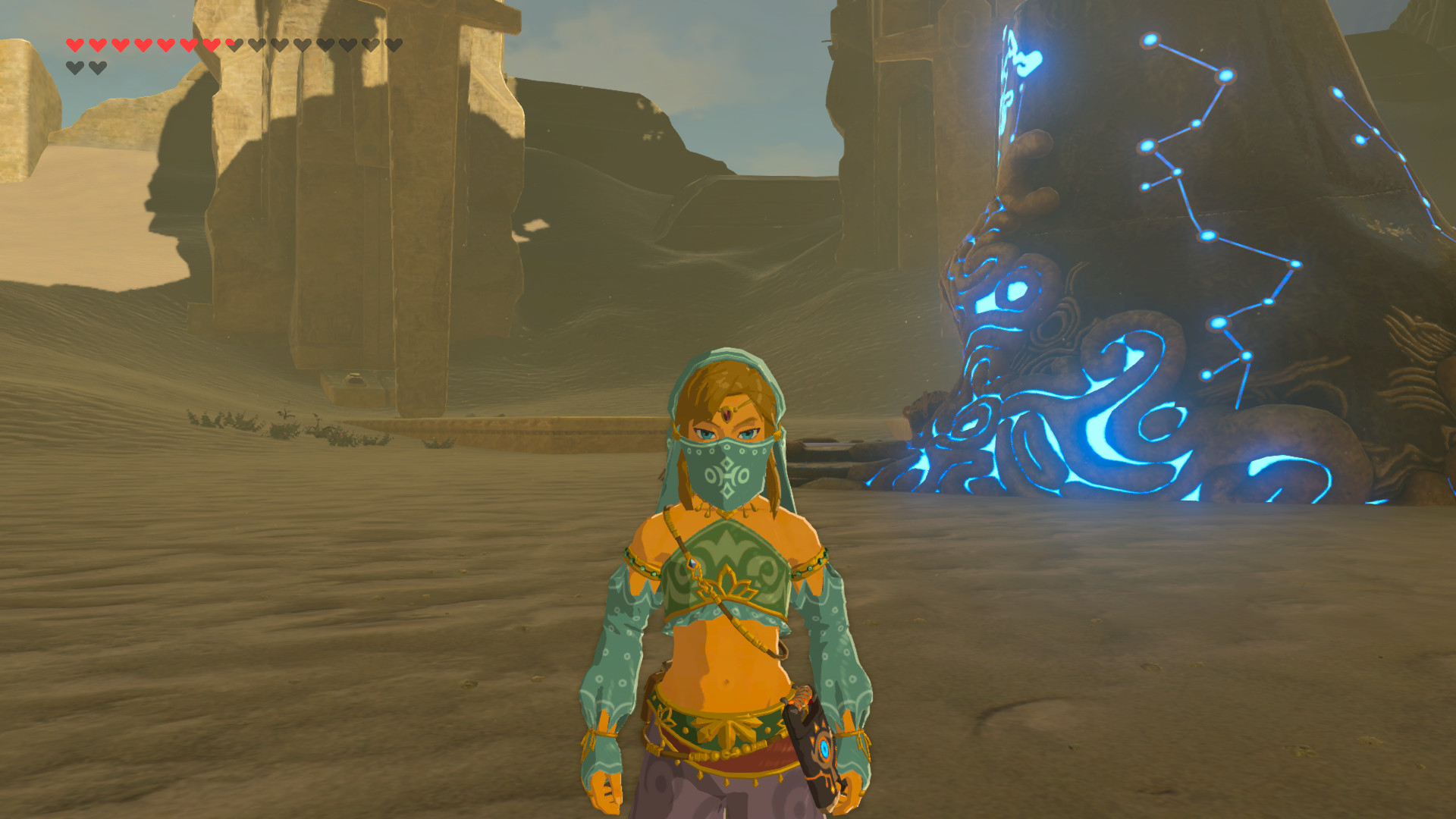The width and height of the screenshot is (1456, 819).
Task: Select the first red heart in the HUD
Action: pyautogui.click(x=74, y=45)
